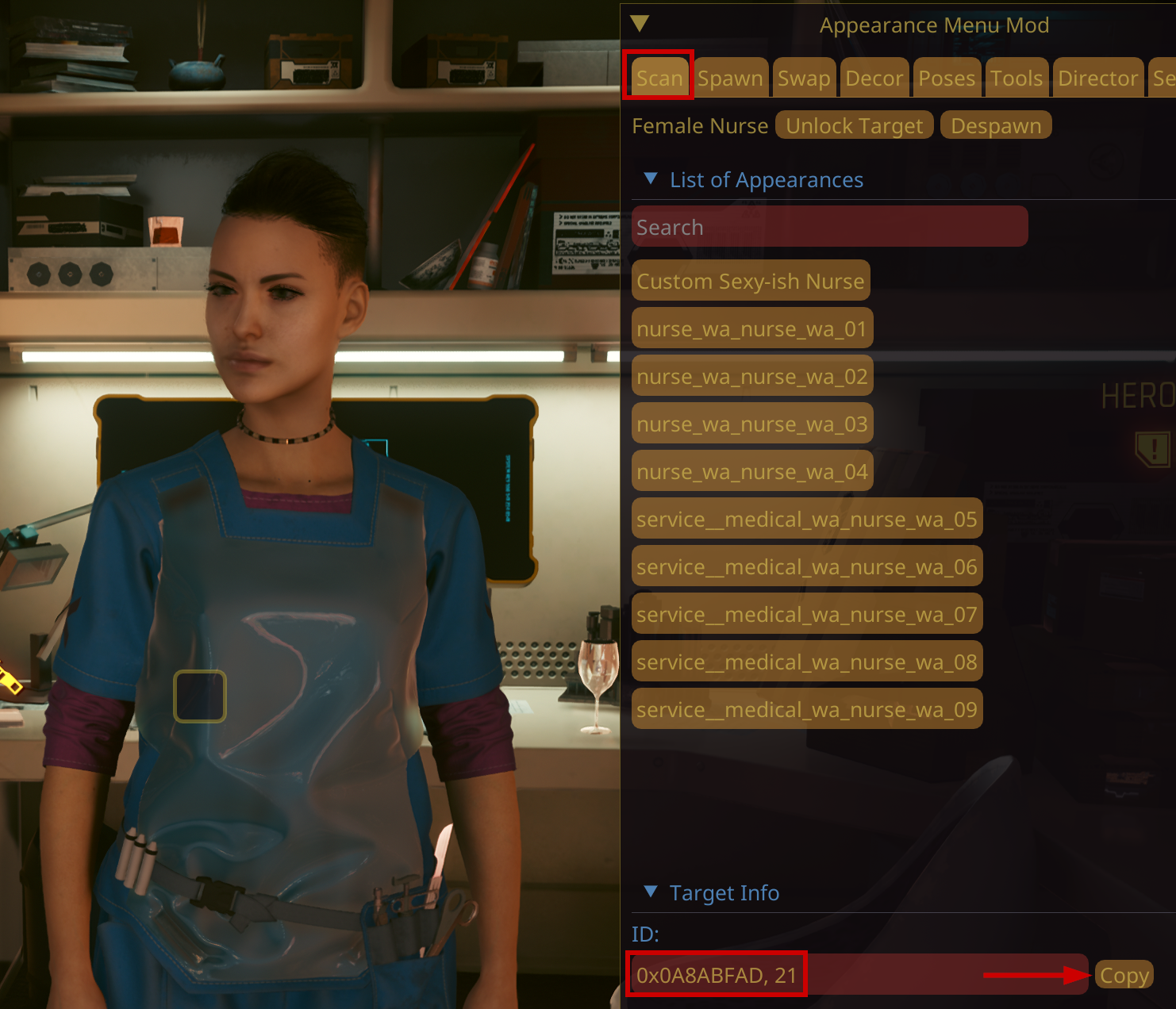
Task: Copy the target ID
Action: tap(1124, 975)
